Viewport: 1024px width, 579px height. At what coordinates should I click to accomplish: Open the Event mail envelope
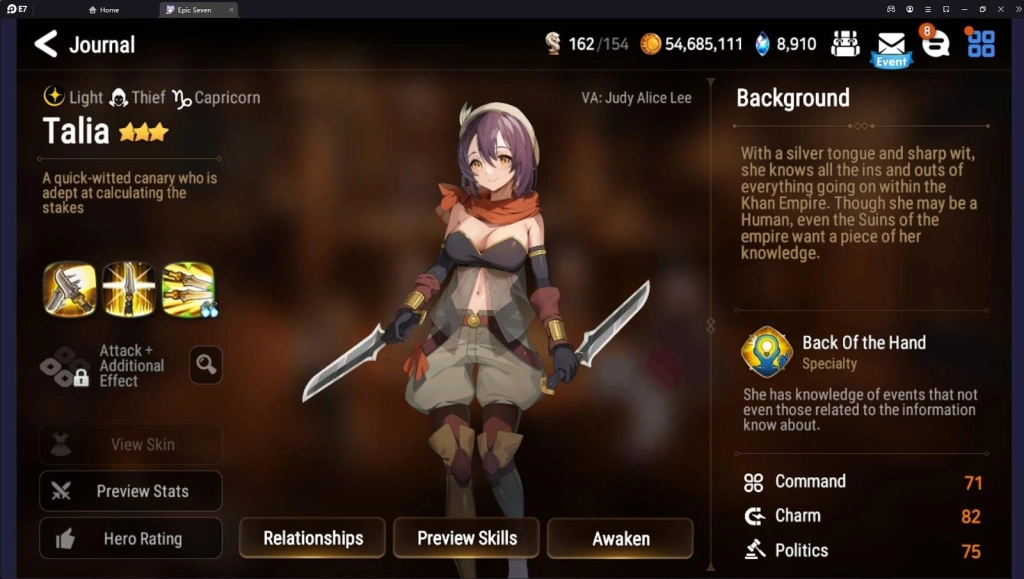[x=890, y=46]
